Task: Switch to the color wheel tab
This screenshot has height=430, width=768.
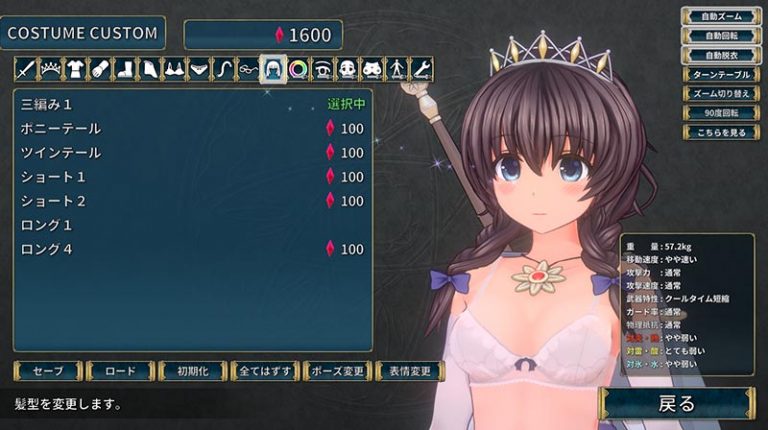Action: [297, 69]
